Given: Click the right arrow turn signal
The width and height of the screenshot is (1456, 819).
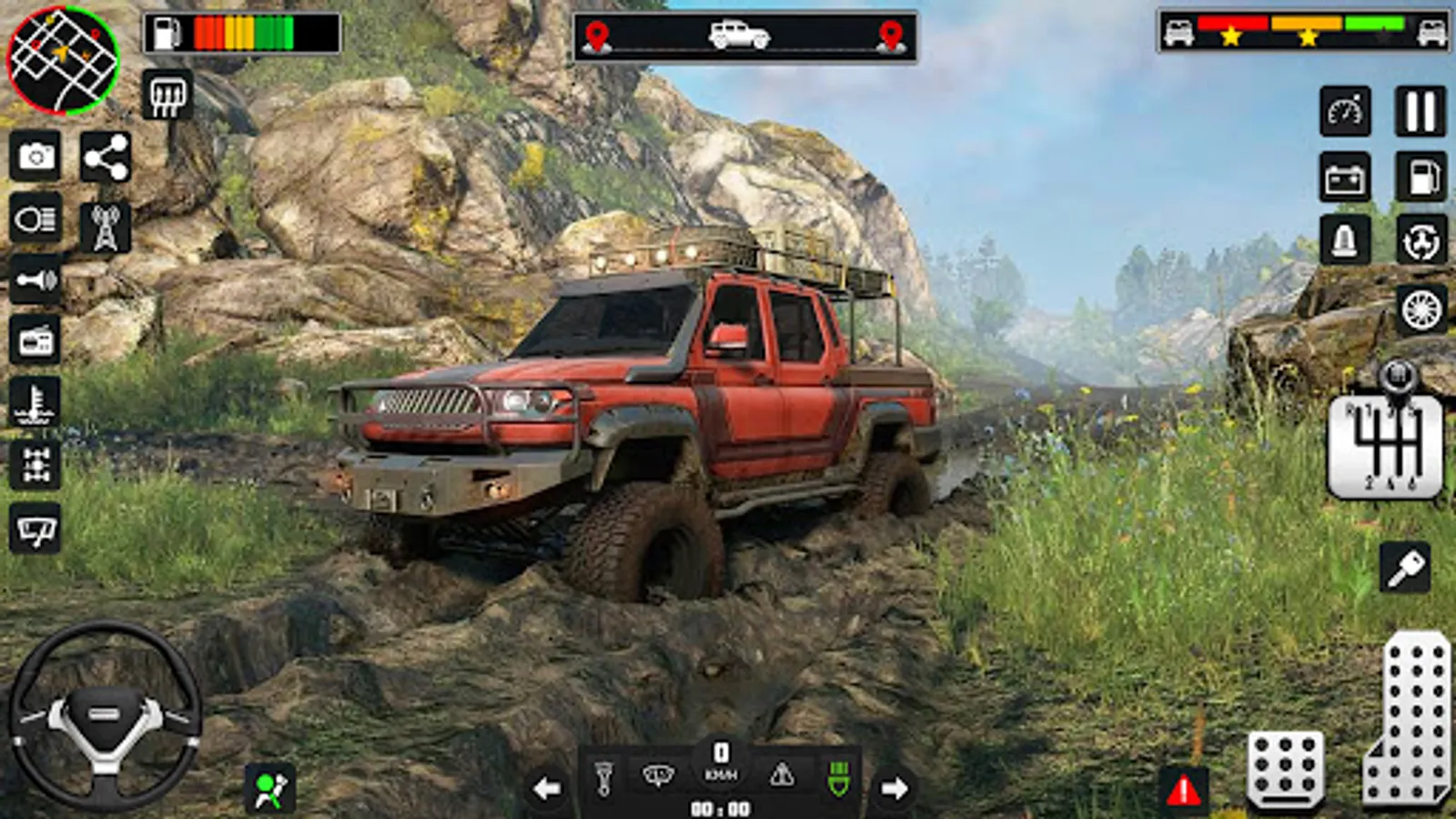Looking at the screenshot, I should coord(895,788).
